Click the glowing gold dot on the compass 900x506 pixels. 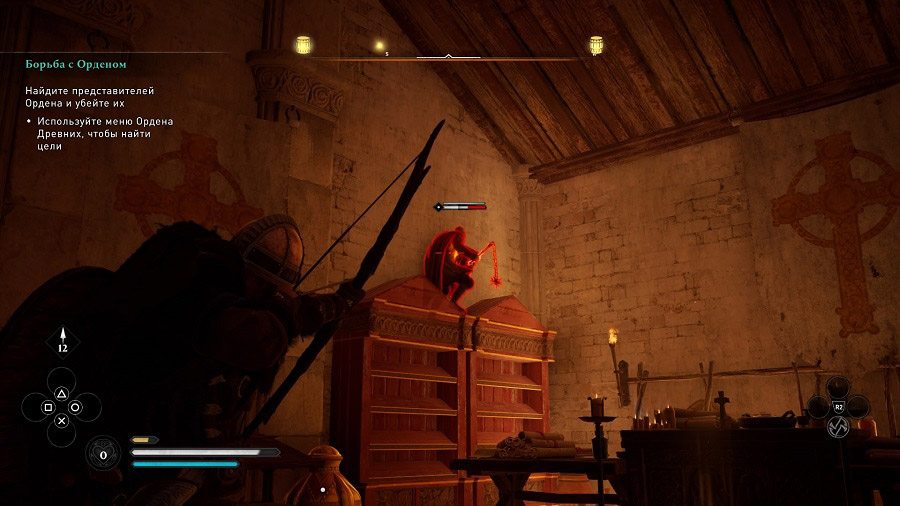(379, 45)
